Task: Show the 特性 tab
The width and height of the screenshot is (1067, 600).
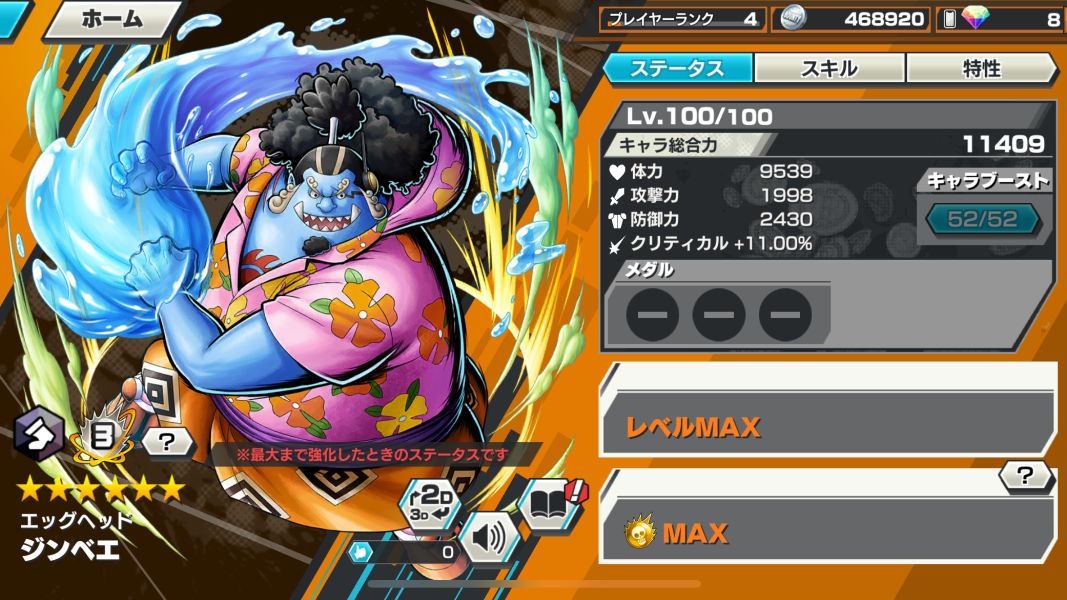Action: [980, 68]
